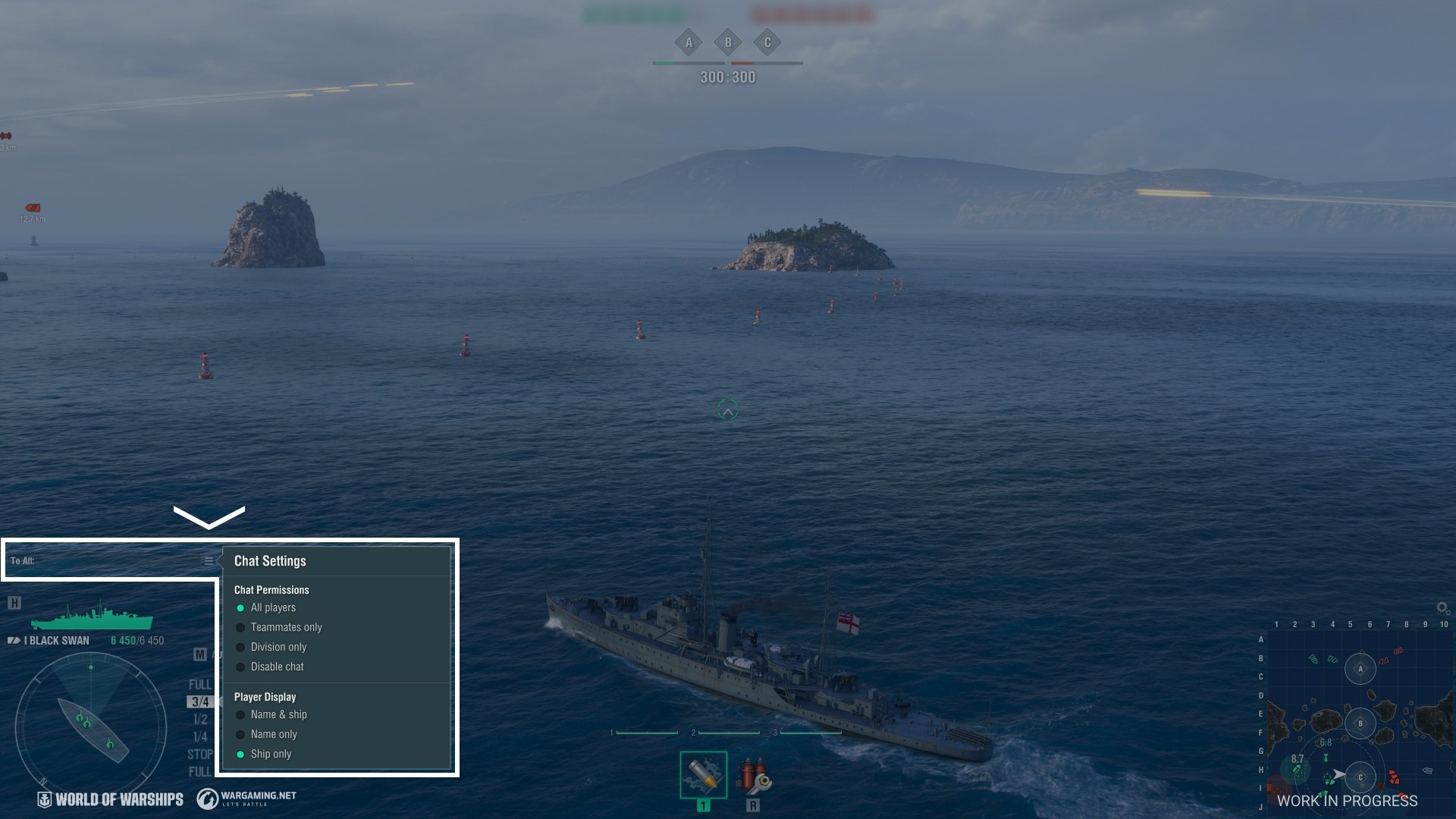Click capture point B on the minimap
1456x819 pixels.
(1360, 723)
